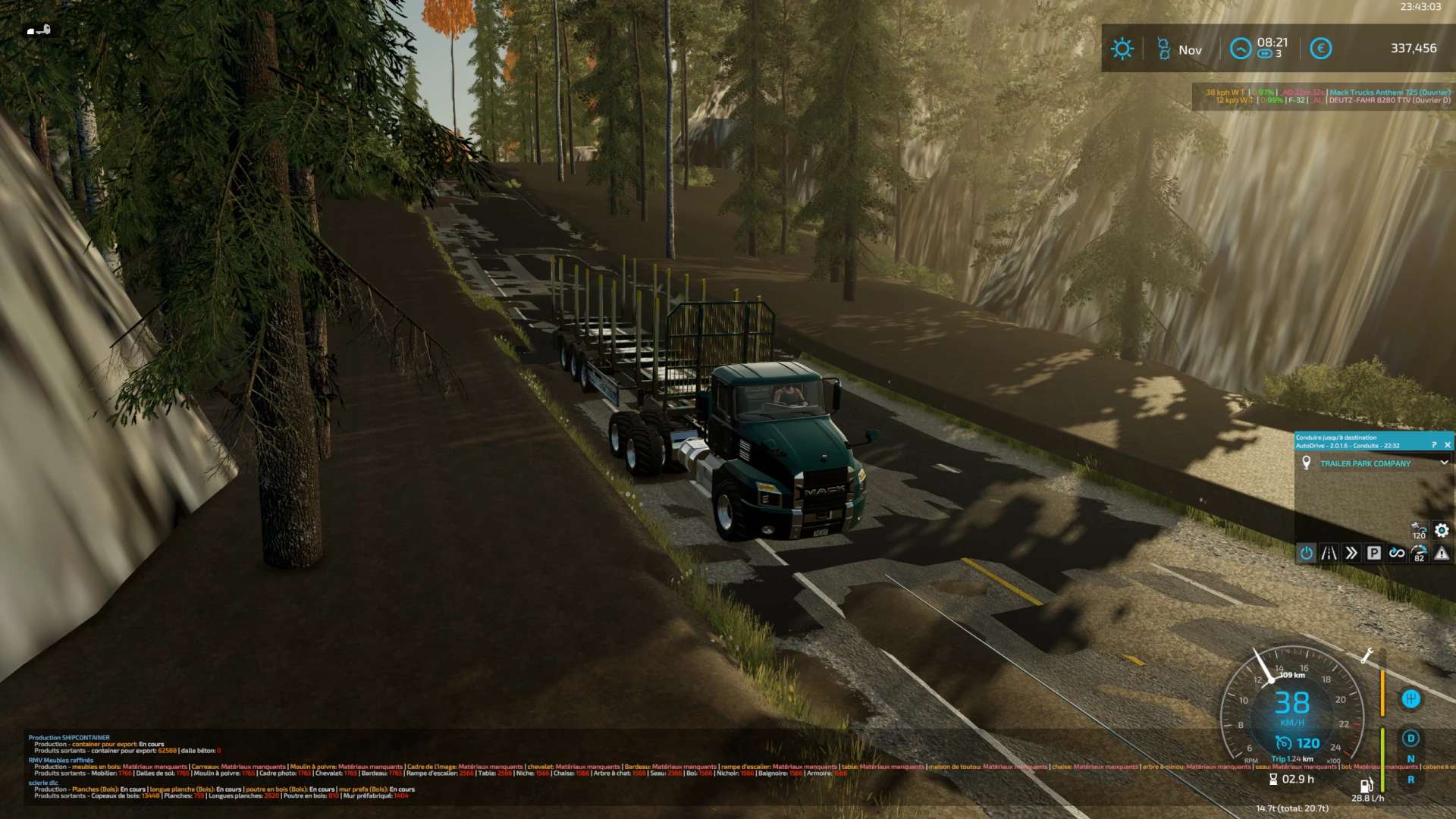The height and width of the screenshot is (819, 1456).
Task: Click the AutoDrive parking P icon
Action: click(1373, 554)
